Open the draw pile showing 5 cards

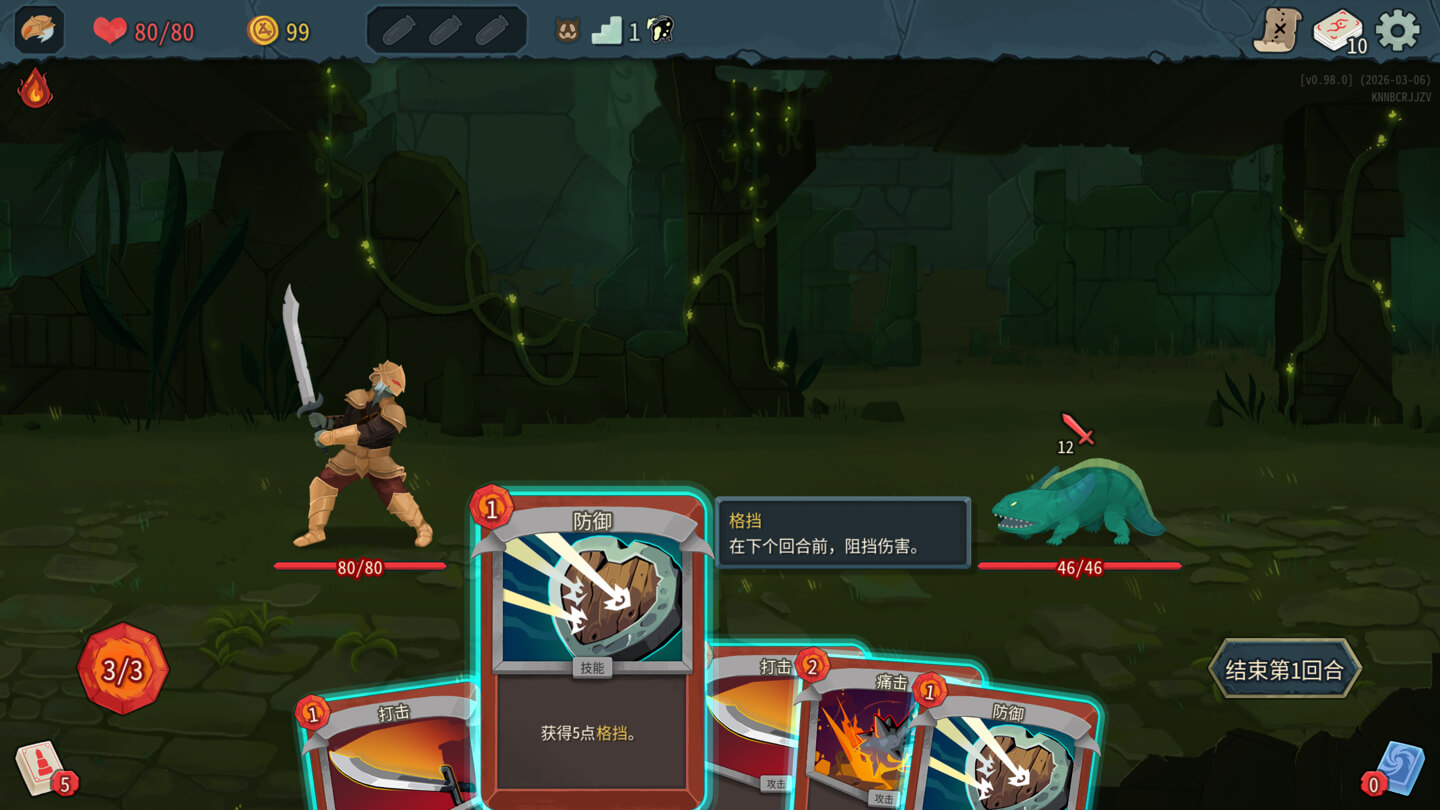pyautogui.click(x=42, y=769)
